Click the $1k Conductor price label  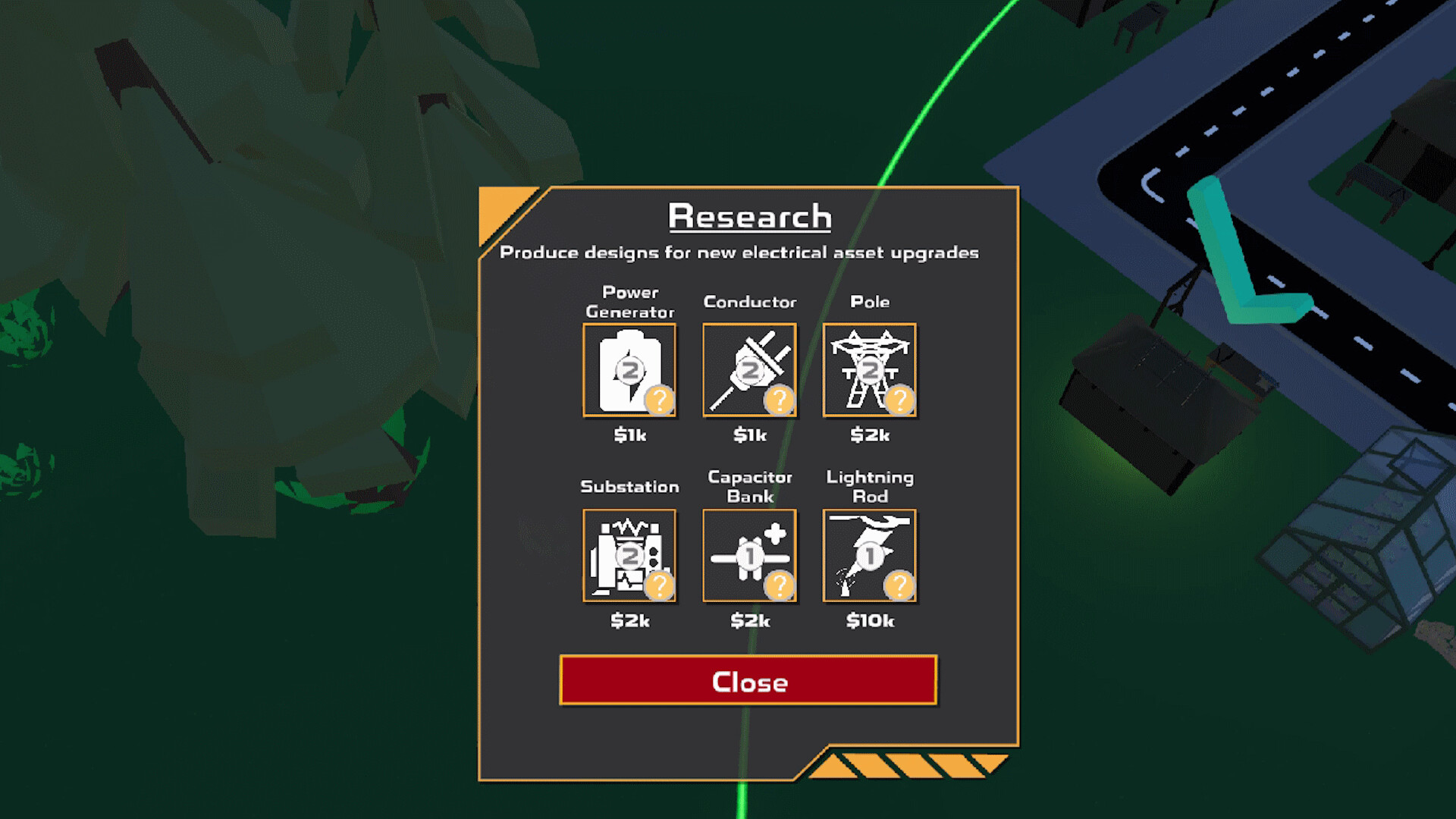click(x=749, y=435)
